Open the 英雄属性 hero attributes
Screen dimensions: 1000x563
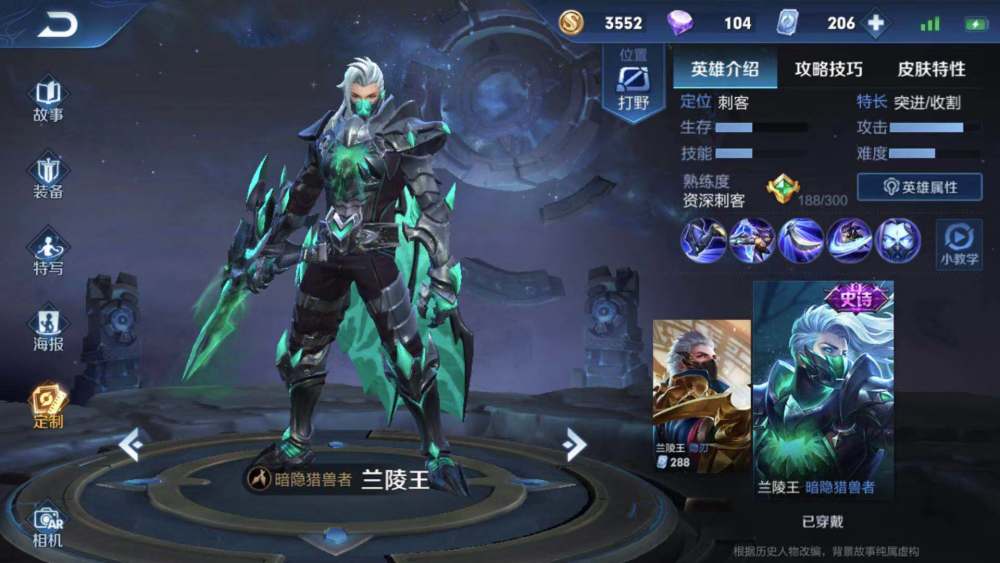point(919,187)
